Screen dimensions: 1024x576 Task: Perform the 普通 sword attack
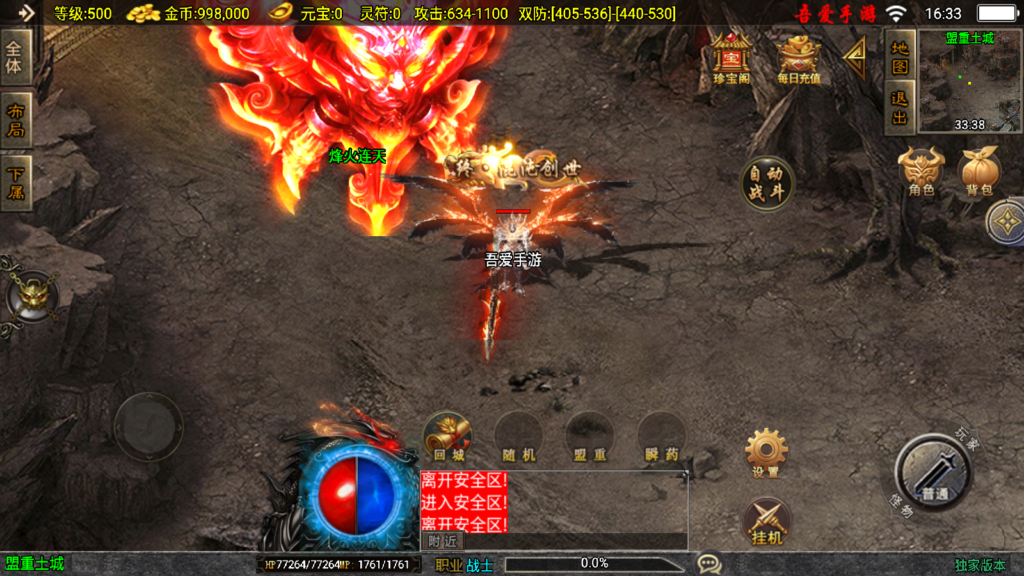coord(934,474)
